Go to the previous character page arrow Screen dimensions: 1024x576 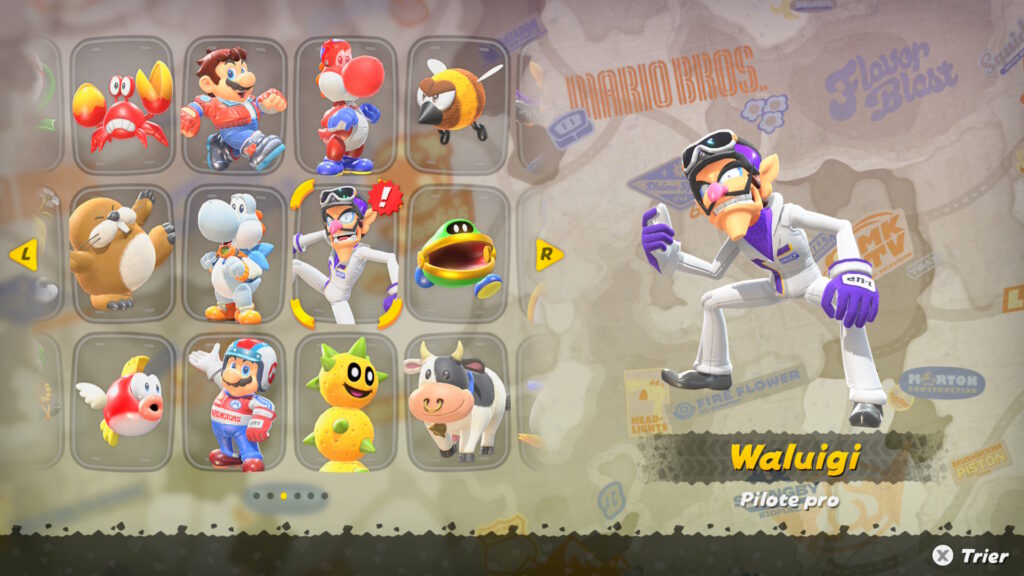click(23, 255)
